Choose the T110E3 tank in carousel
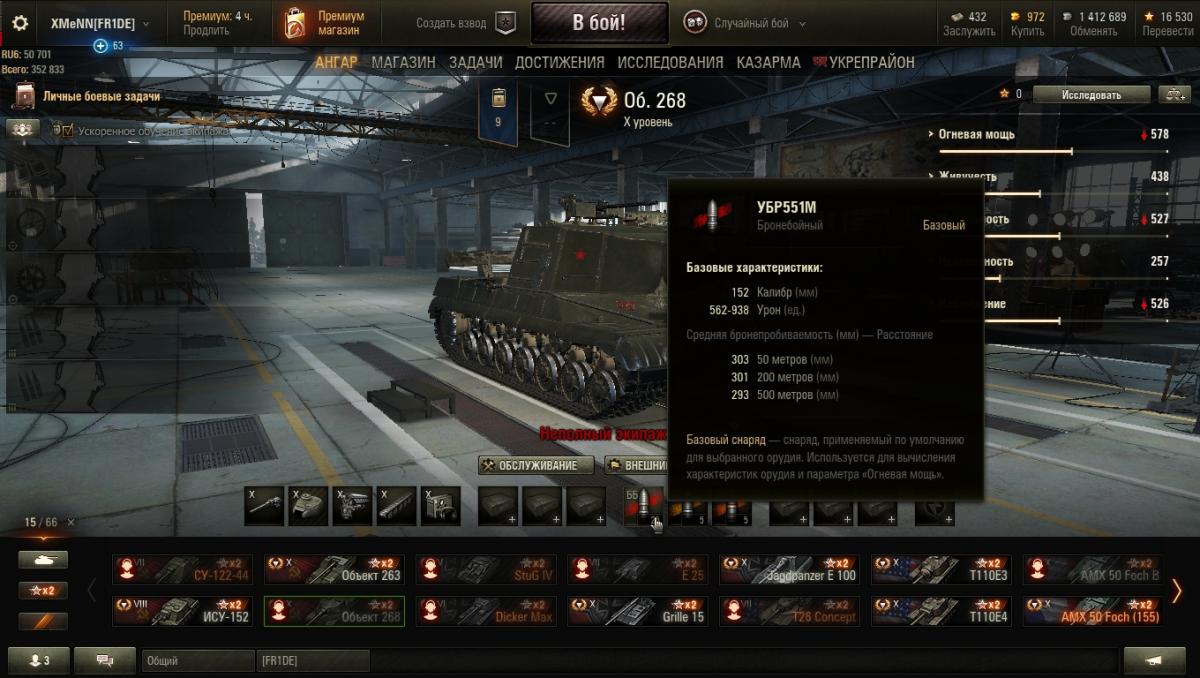The image size is (1200, 678). point(941,570)
